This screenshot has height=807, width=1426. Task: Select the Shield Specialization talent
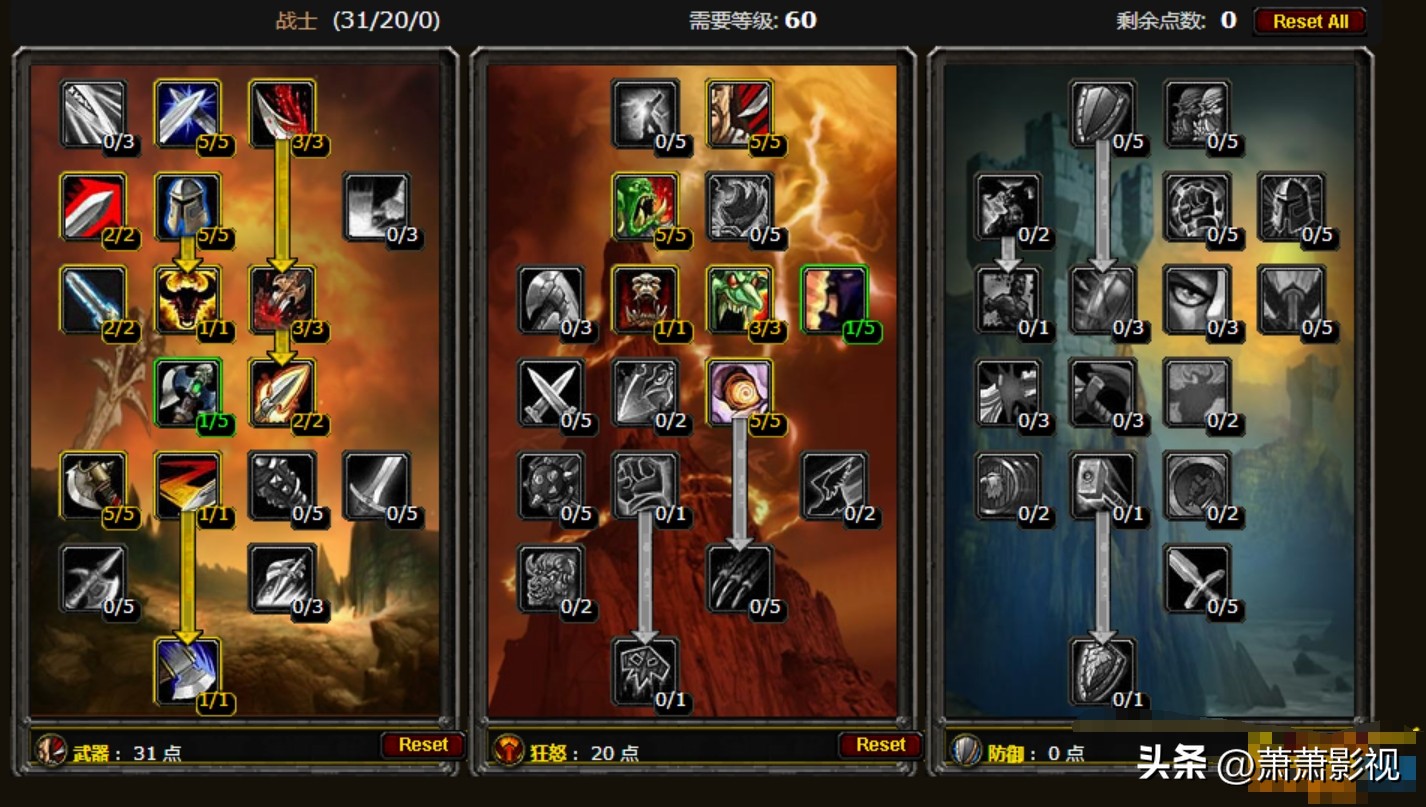[x=1102, y=114]
